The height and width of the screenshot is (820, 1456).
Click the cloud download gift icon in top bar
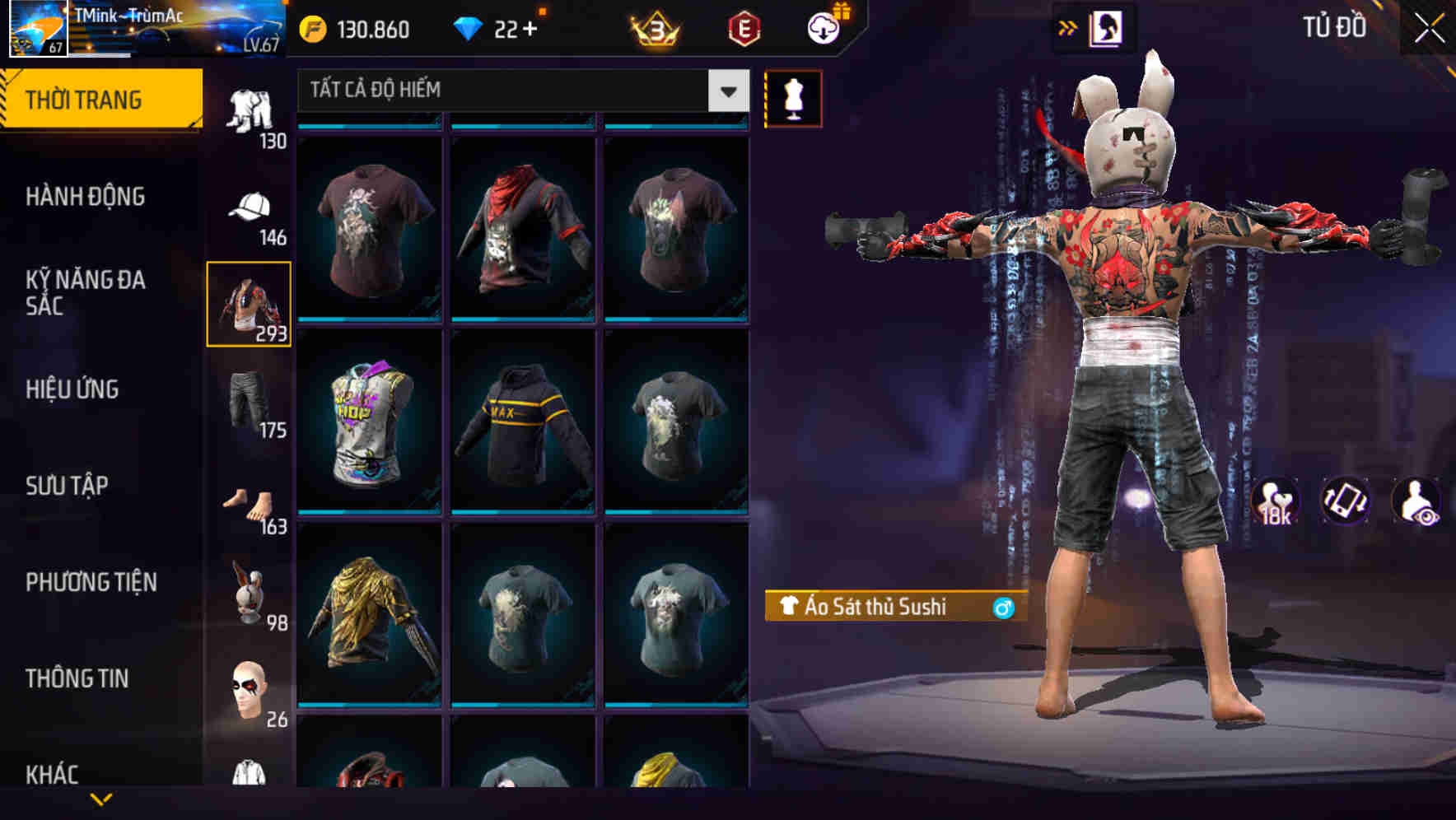coord(822,27)
